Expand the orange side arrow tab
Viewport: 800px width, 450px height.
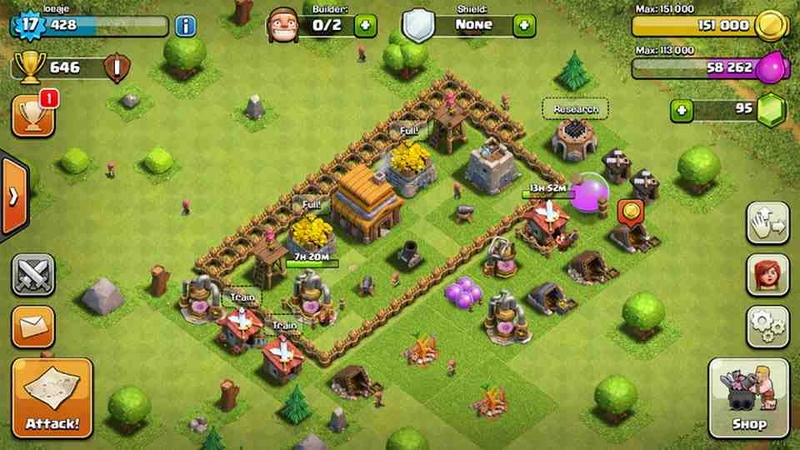tap(13, 196)
